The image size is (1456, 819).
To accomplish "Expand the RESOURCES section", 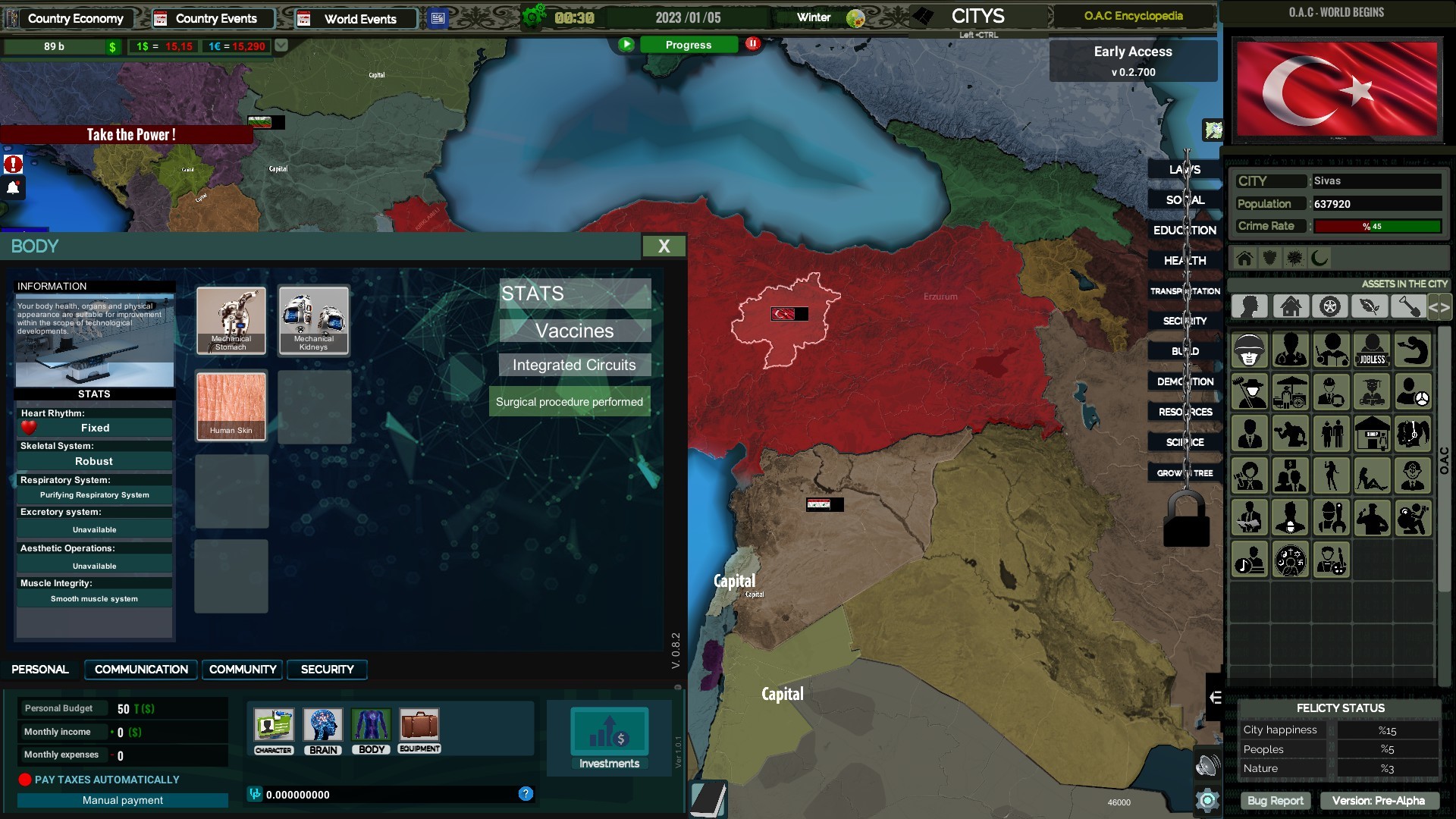I will point(1184,411).
